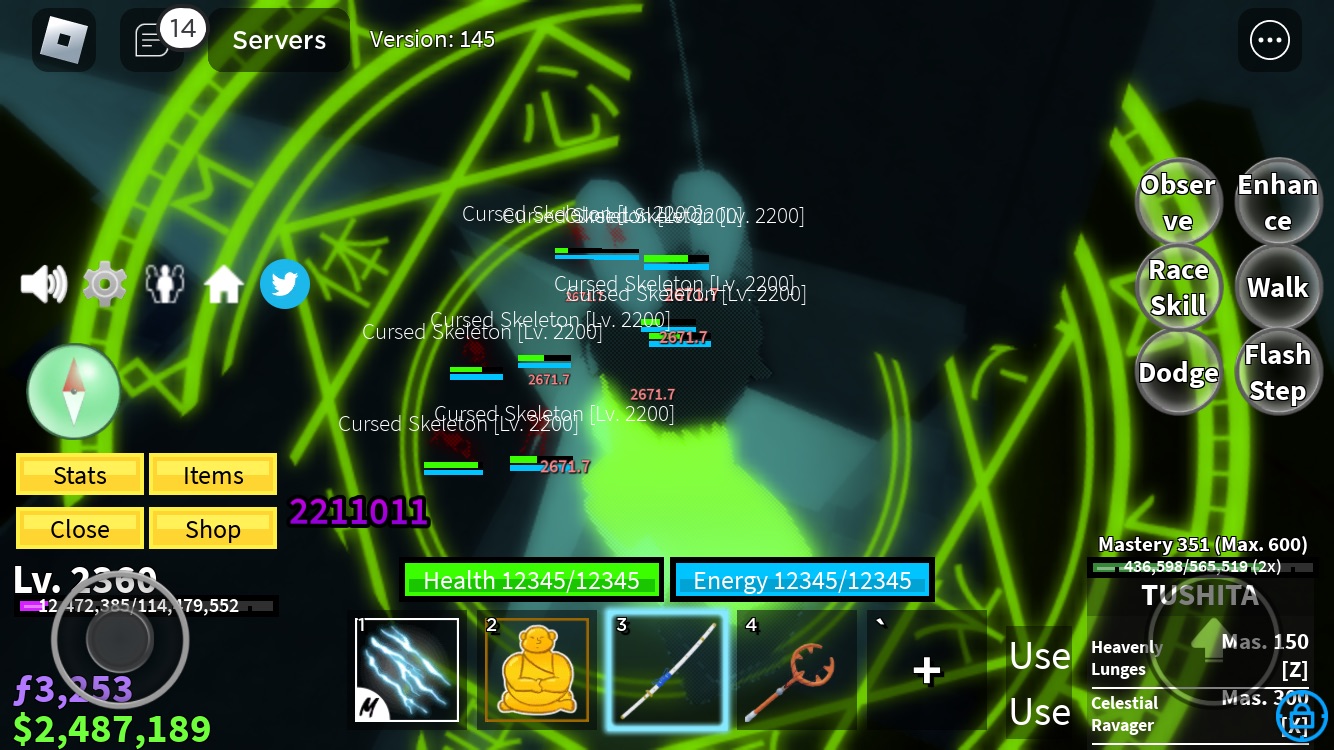
Task: Open the Items menu
Action: (x=213, y=474)
